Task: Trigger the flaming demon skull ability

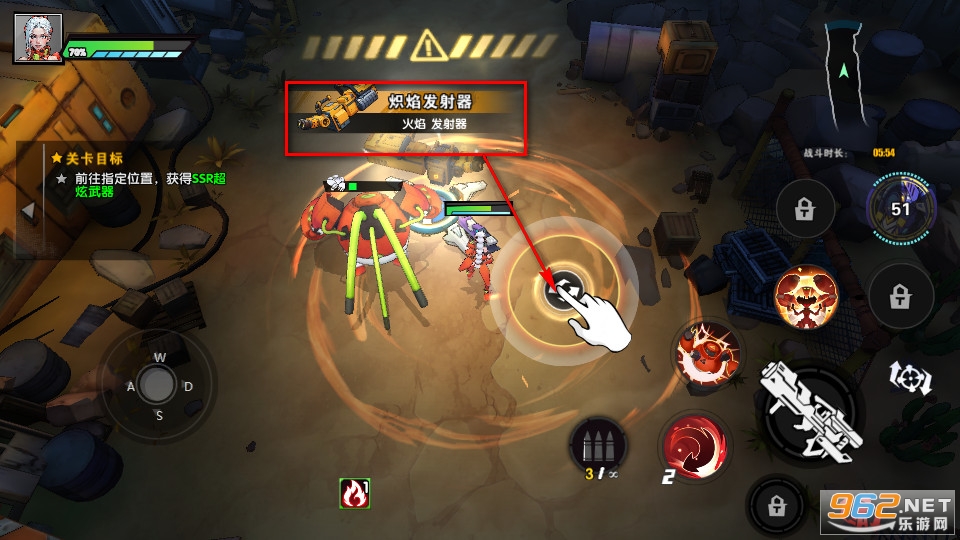Action: point(805,298)
